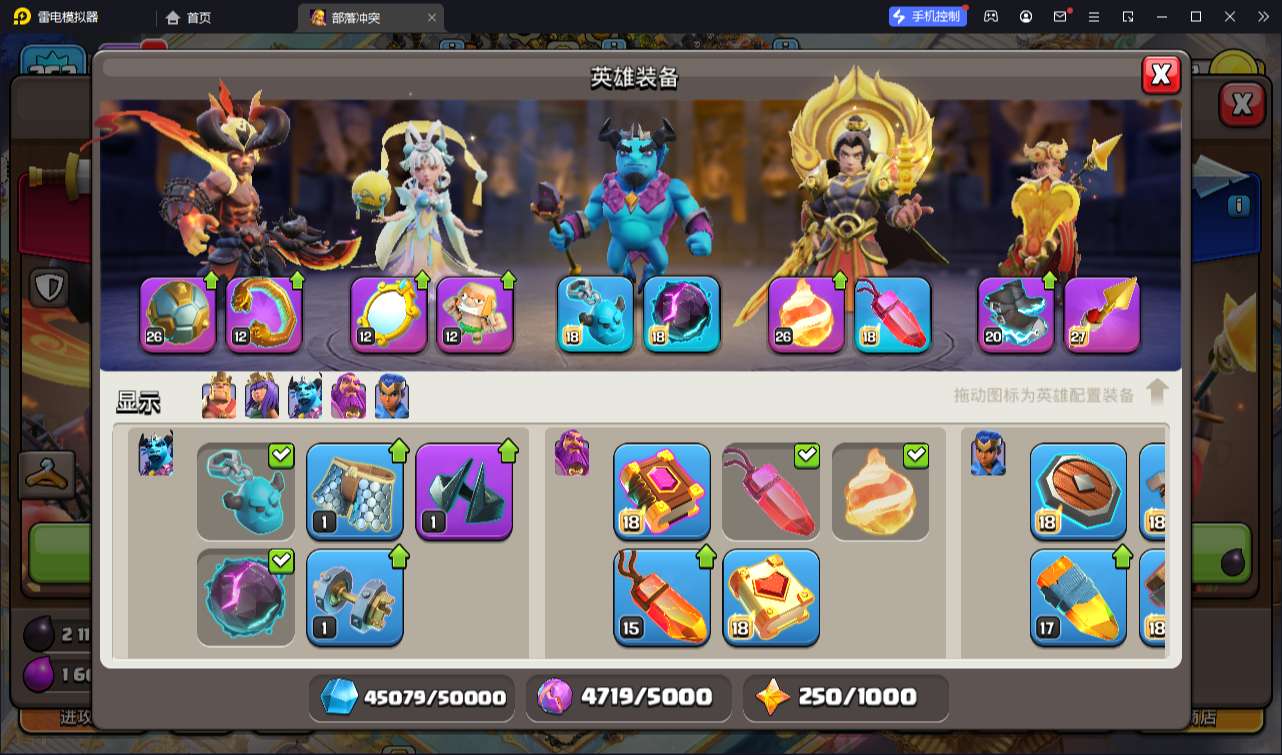This screenshot has width=1282, height=755.
Task: Select the golden ring equipment slot
Action: tap(264, 315)
